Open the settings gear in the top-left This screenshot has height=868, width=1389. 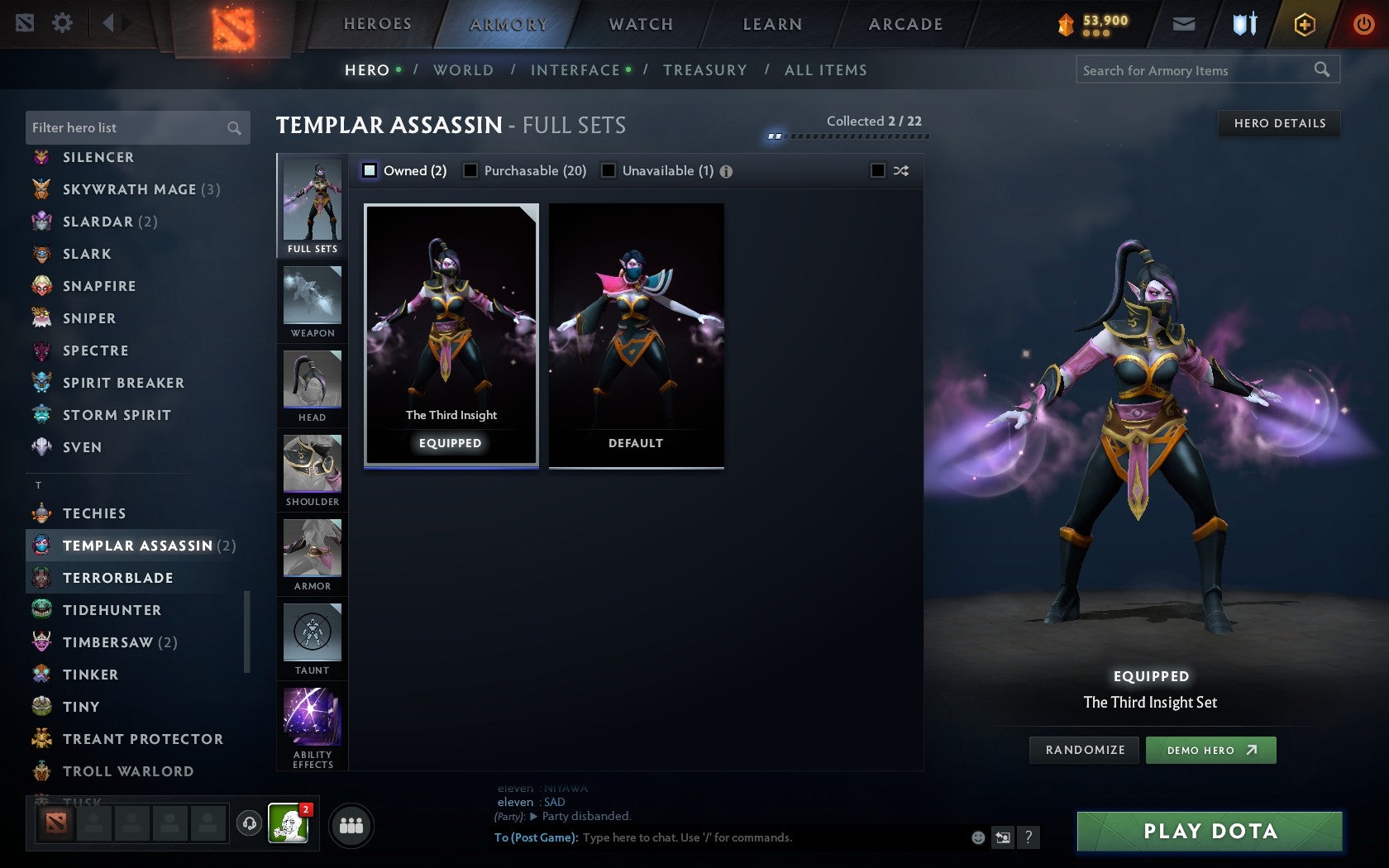(x=60, y=23)
